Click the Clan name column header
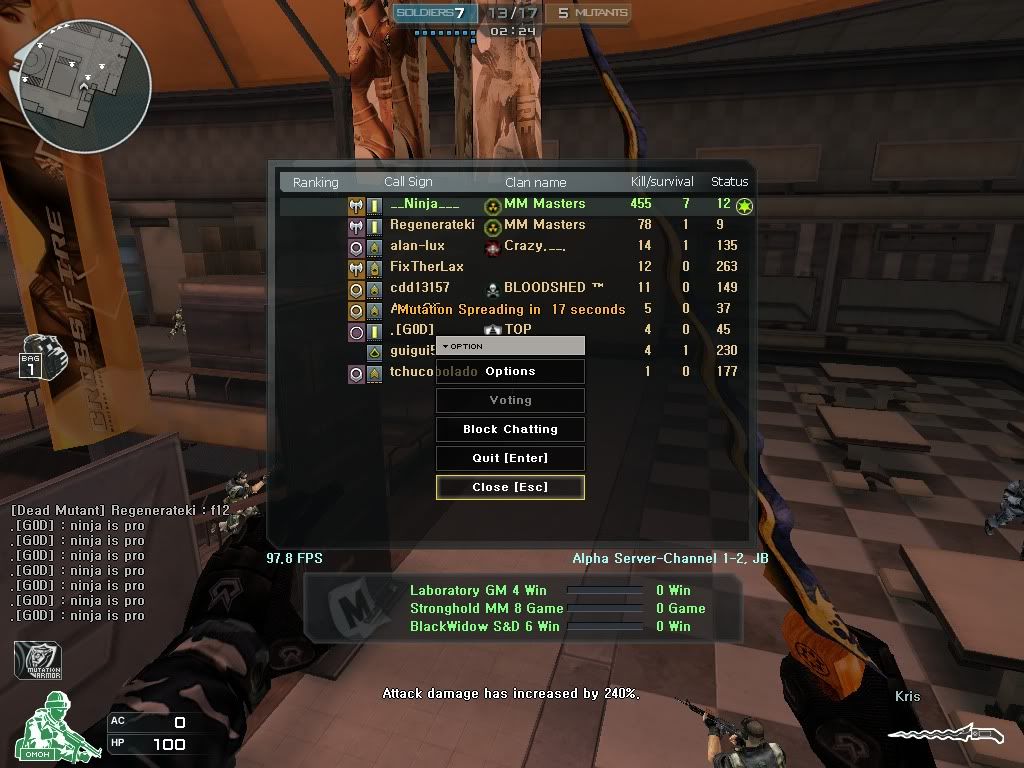 (x=535, y=182)
